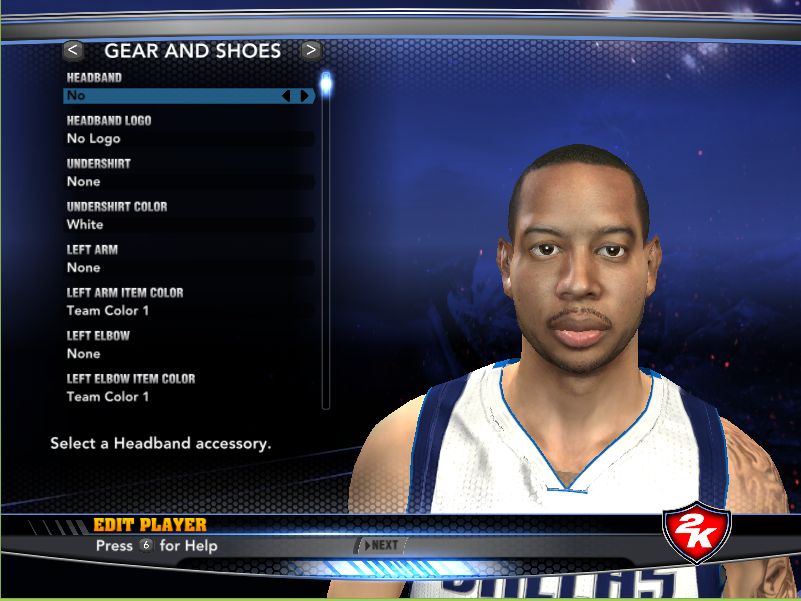This screenshot has width=801, height=601.
Task: Click the gear list scrollbar handle
Action: coord(326,82)
